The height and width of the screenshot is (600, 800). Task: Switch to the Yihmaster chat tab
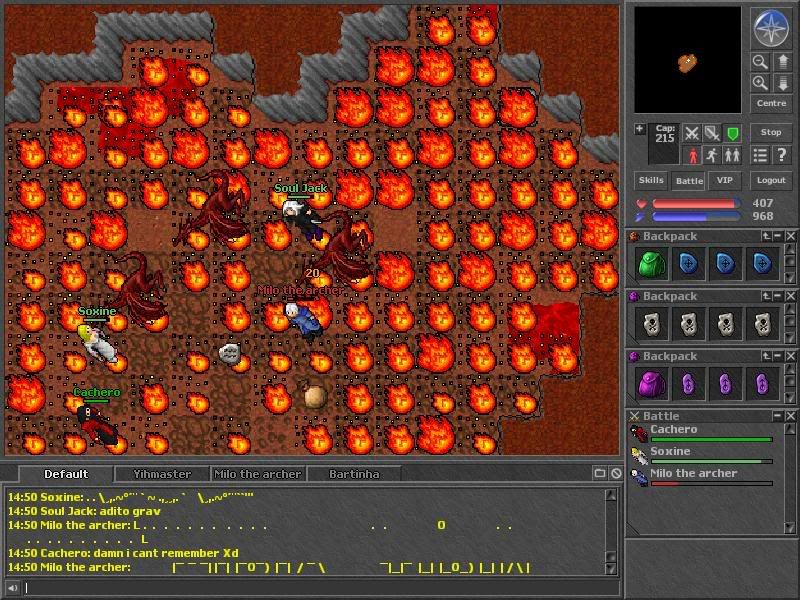[x=162, y=474]
